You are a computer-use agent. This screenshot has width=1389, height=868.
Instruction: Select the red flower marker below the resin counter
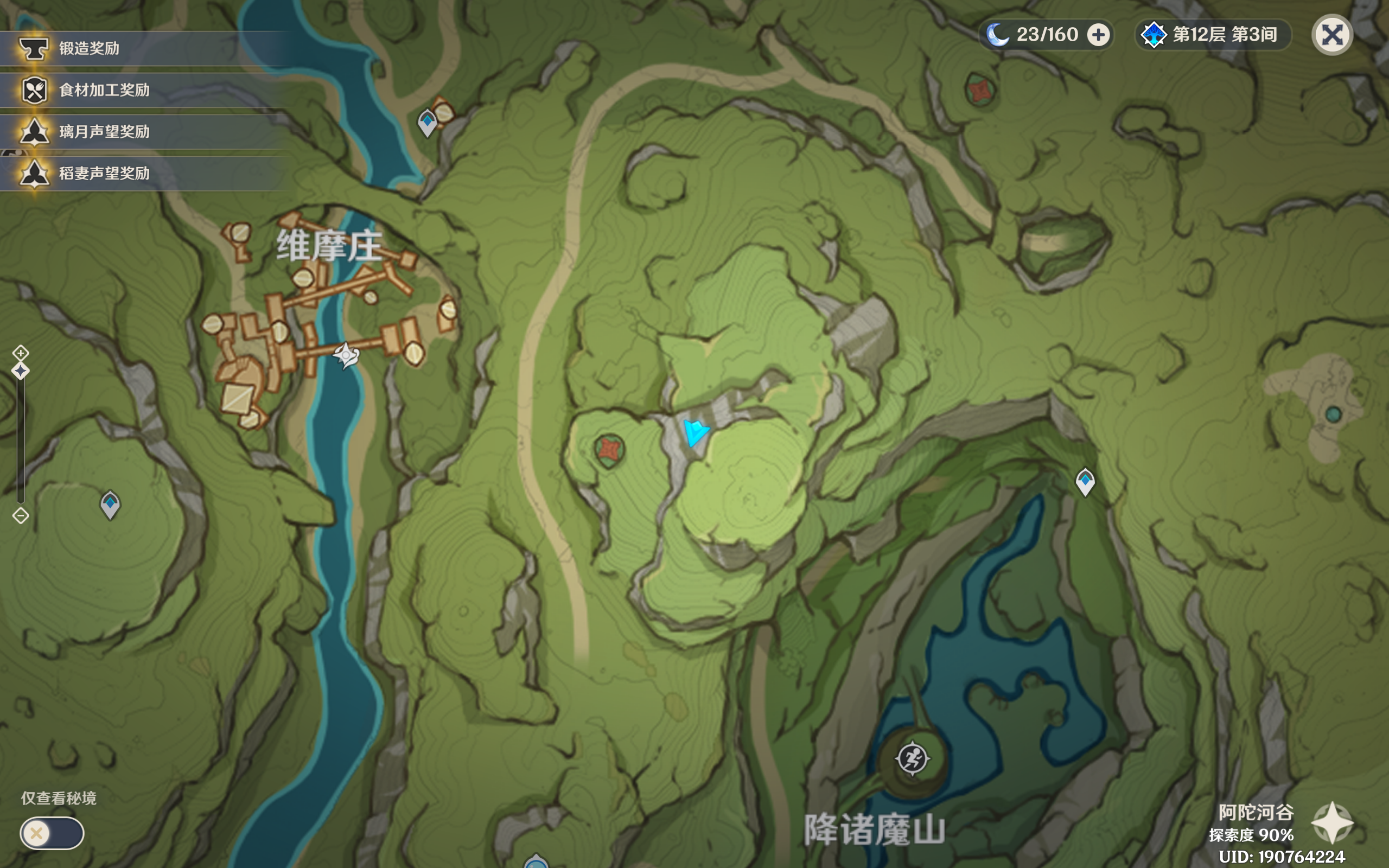[980, 90]
